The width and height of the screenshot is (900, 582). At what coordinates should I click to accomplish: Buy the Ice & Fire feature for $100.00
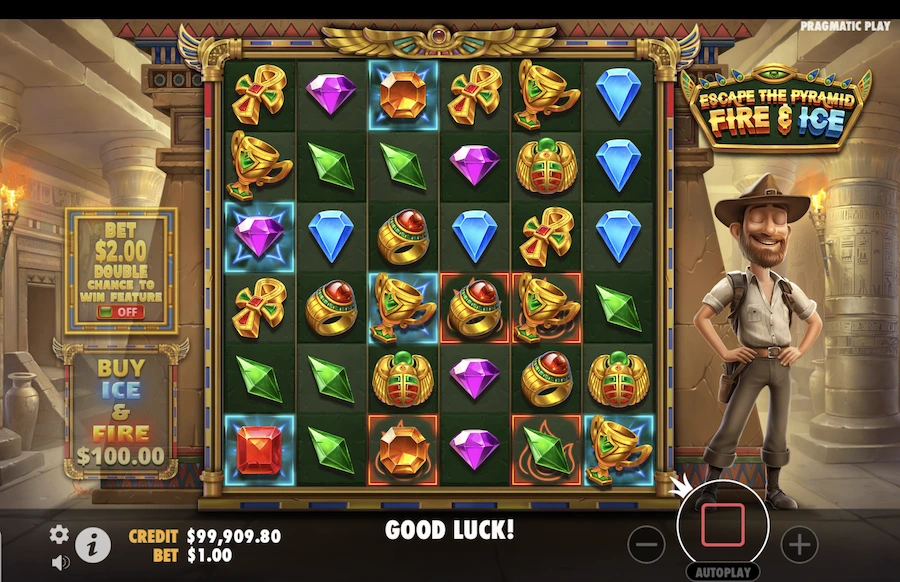pos(120,412)
